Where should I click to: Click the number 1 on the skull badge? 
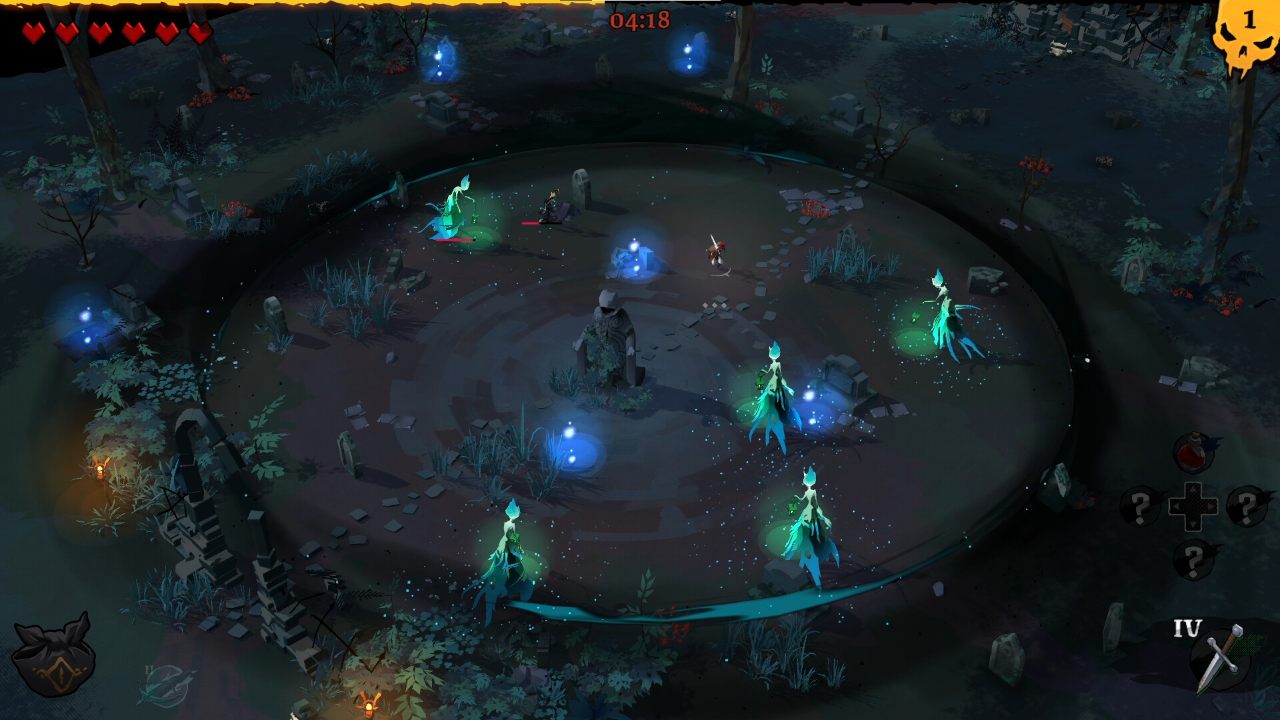[x=1248, y=17]
